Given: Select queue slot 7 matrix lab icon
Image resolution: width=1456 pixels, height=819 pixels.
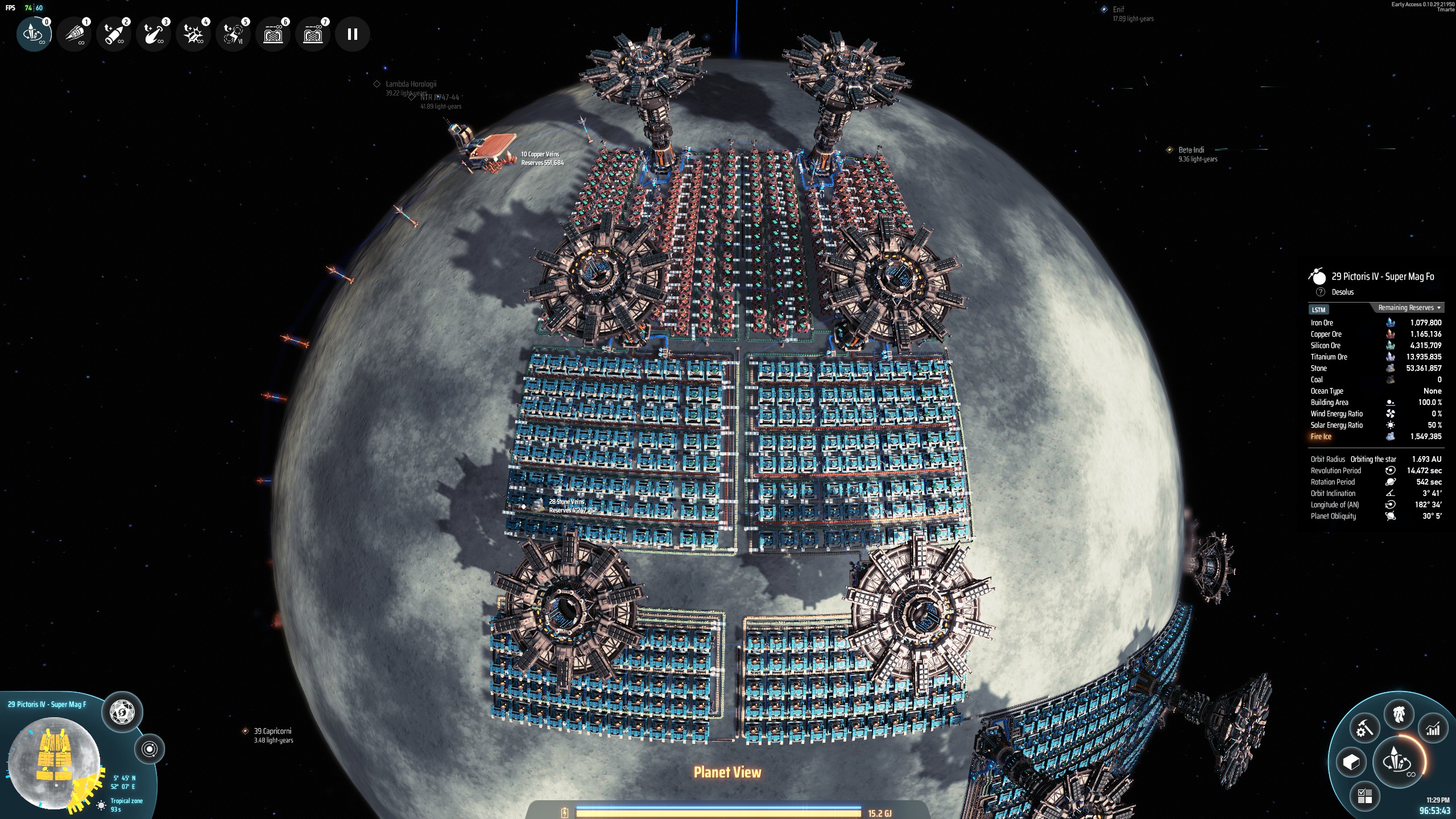Looking at the screenshot, I should pos(313,34).
